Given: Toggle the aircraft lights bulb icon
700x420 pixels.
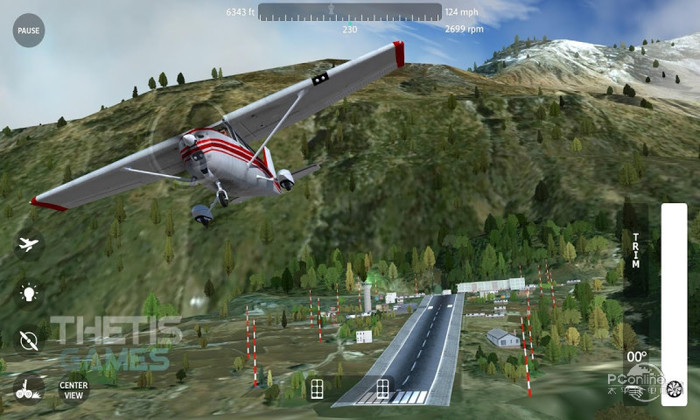Looking at the screenshot, I should 28,293.
